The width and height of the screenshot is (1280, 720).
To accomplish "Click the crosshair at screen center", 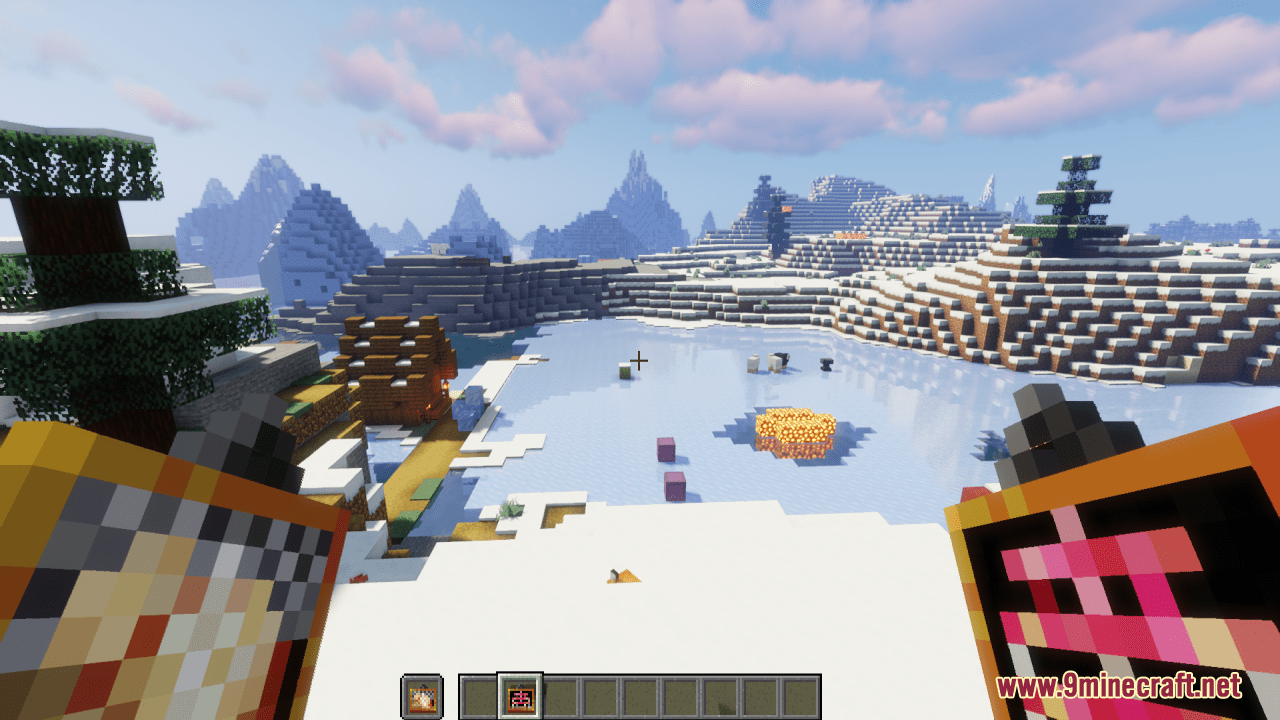I will (x=640, y=359).
